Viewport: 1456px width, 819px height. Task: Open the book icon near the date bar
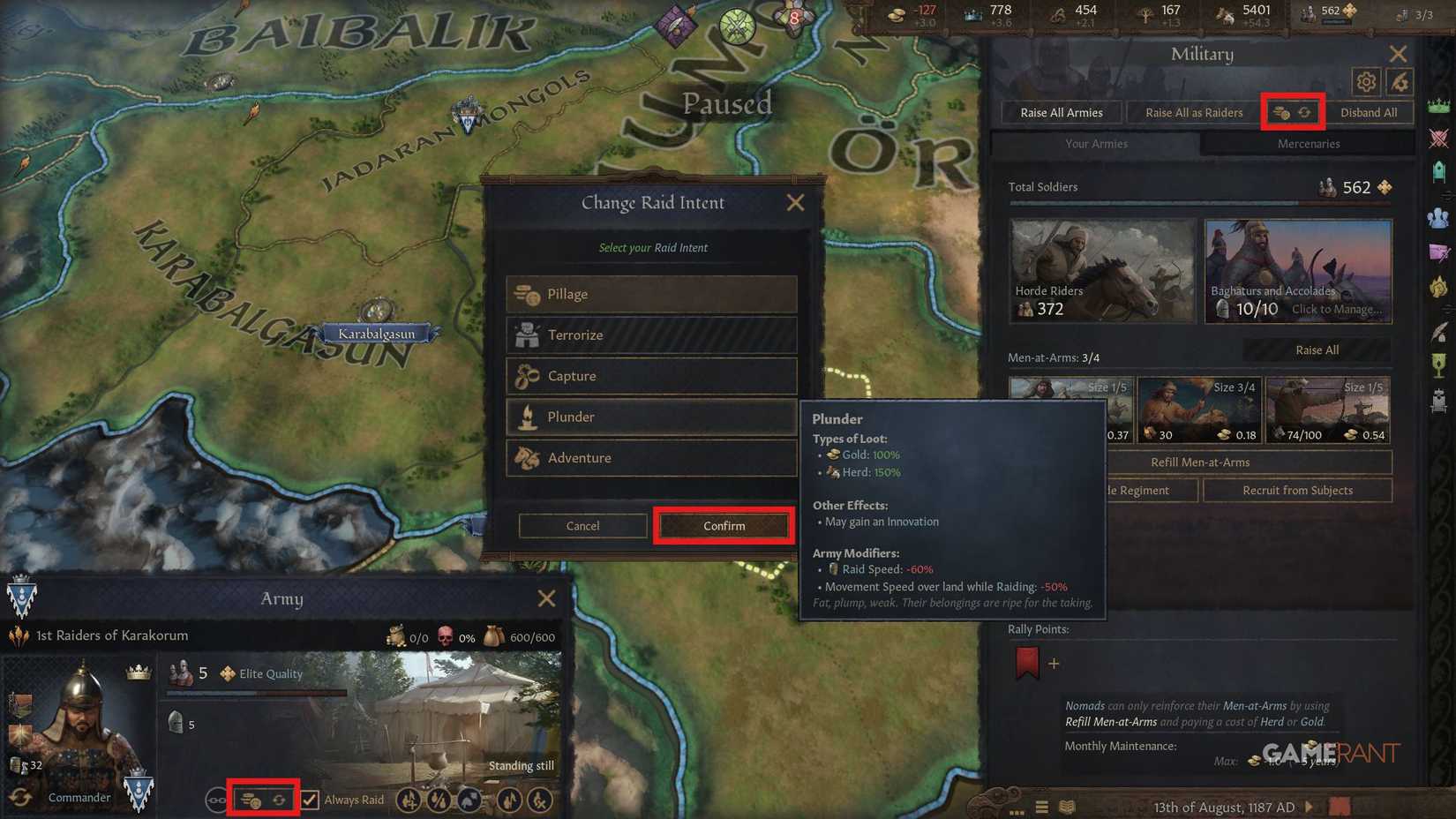tap(1068, 807)
